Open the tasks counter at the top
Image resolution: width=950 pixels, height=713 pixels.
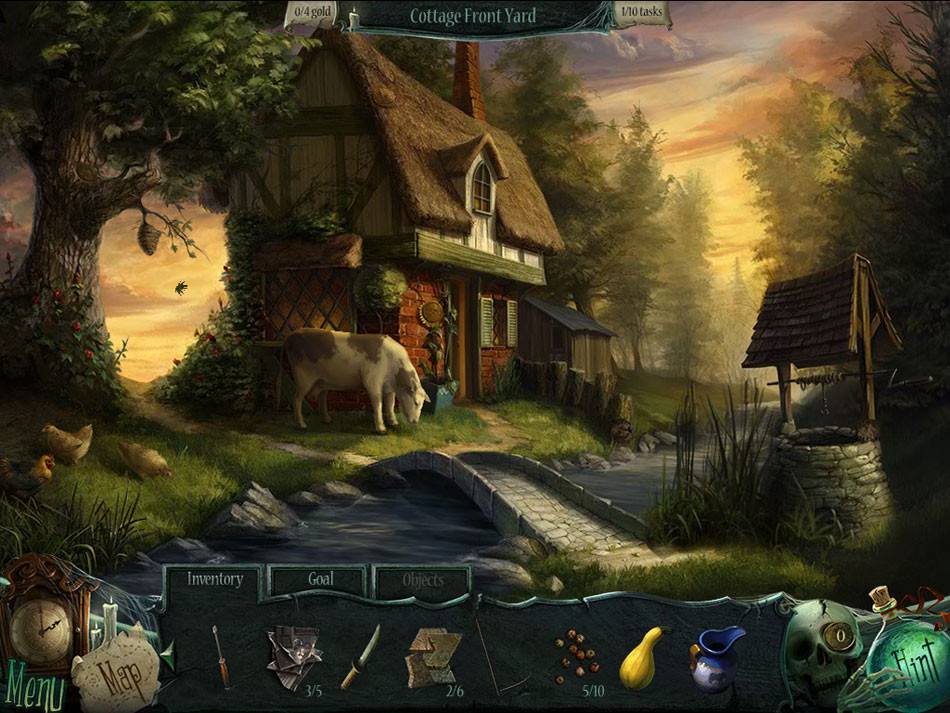(641, 15)
